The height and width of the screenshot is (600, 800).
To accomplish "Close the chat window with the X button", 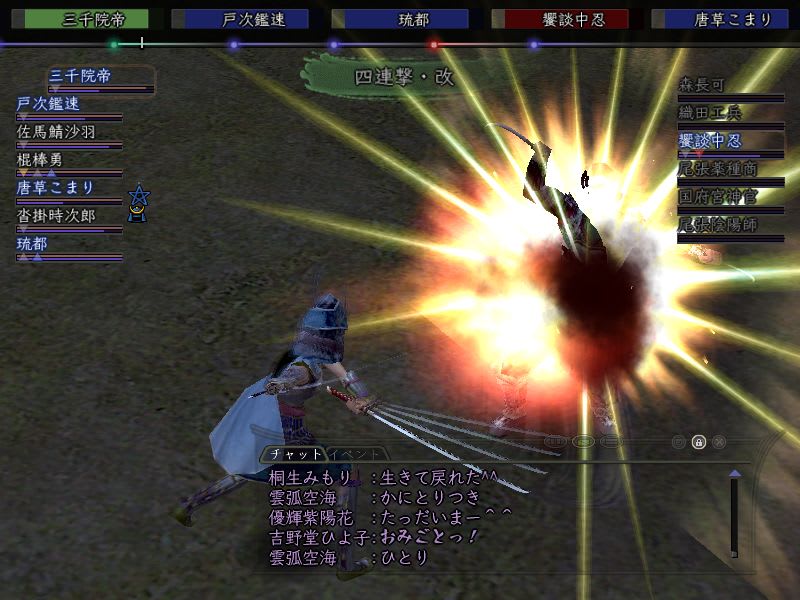I will point(719,441).
